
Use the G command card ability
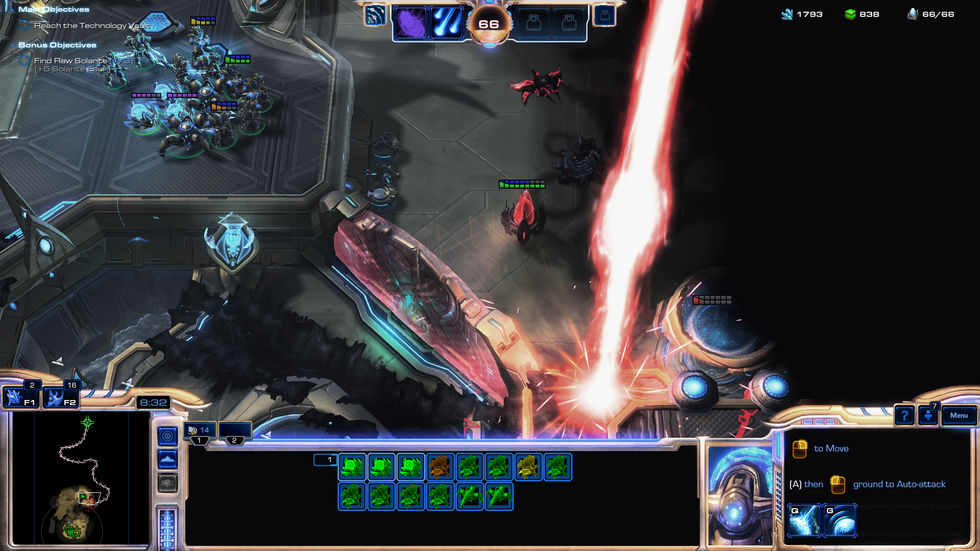pos(838,520)
